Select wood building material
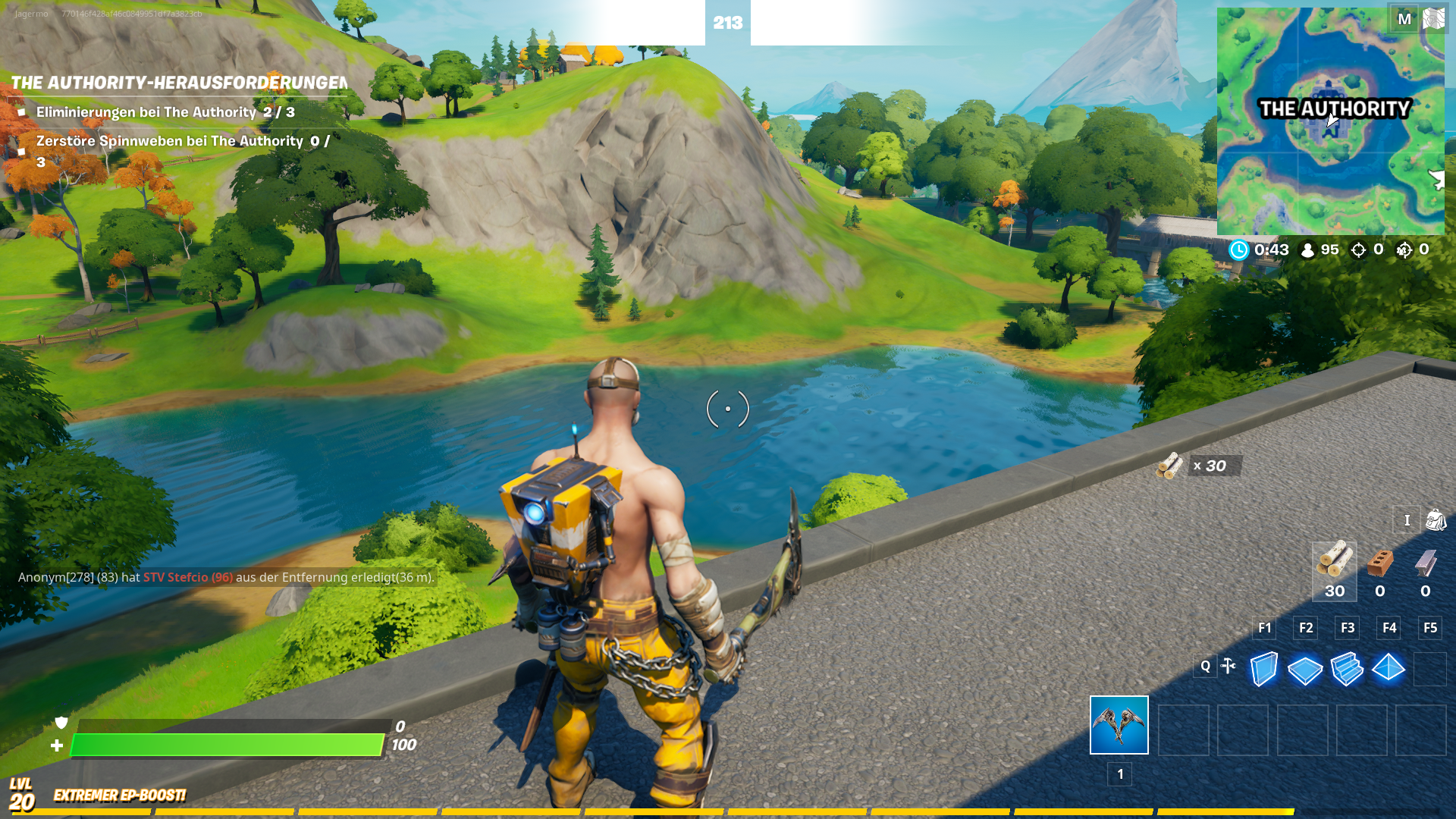Image resolution: width=1456 pixels, height=819 pixels. (1334, 570)
